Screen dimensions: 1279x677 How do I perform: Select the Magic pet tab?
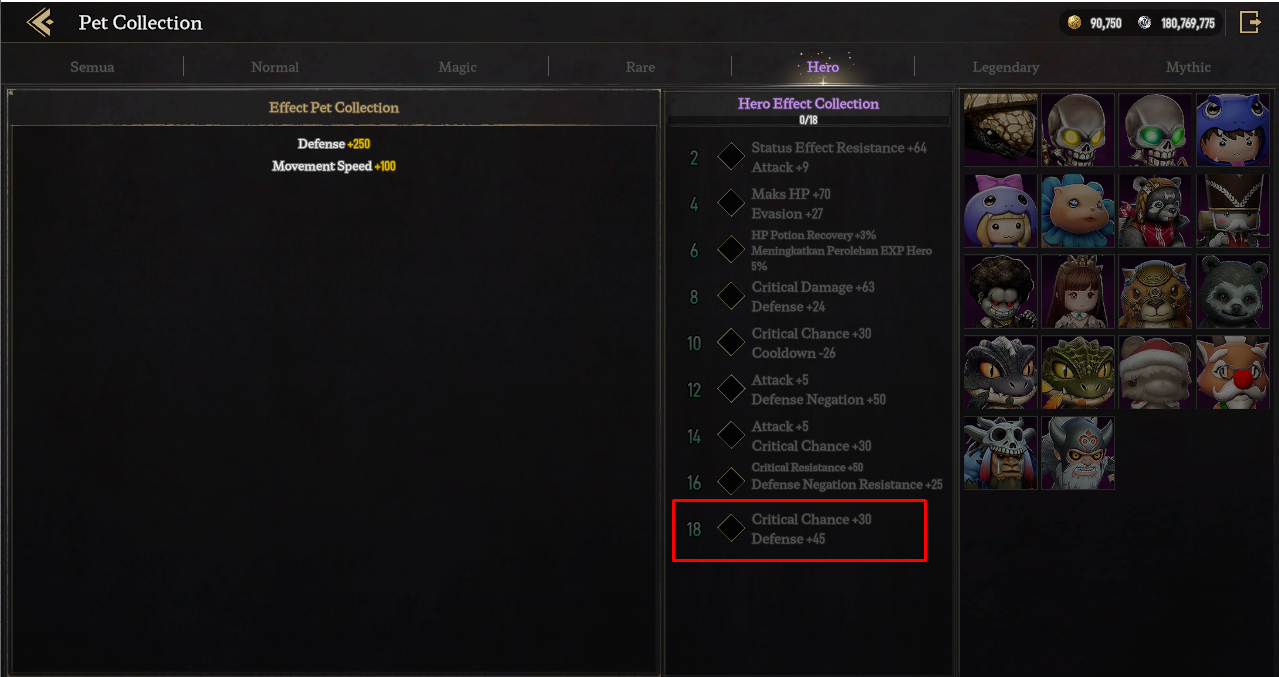coord(458,67)
